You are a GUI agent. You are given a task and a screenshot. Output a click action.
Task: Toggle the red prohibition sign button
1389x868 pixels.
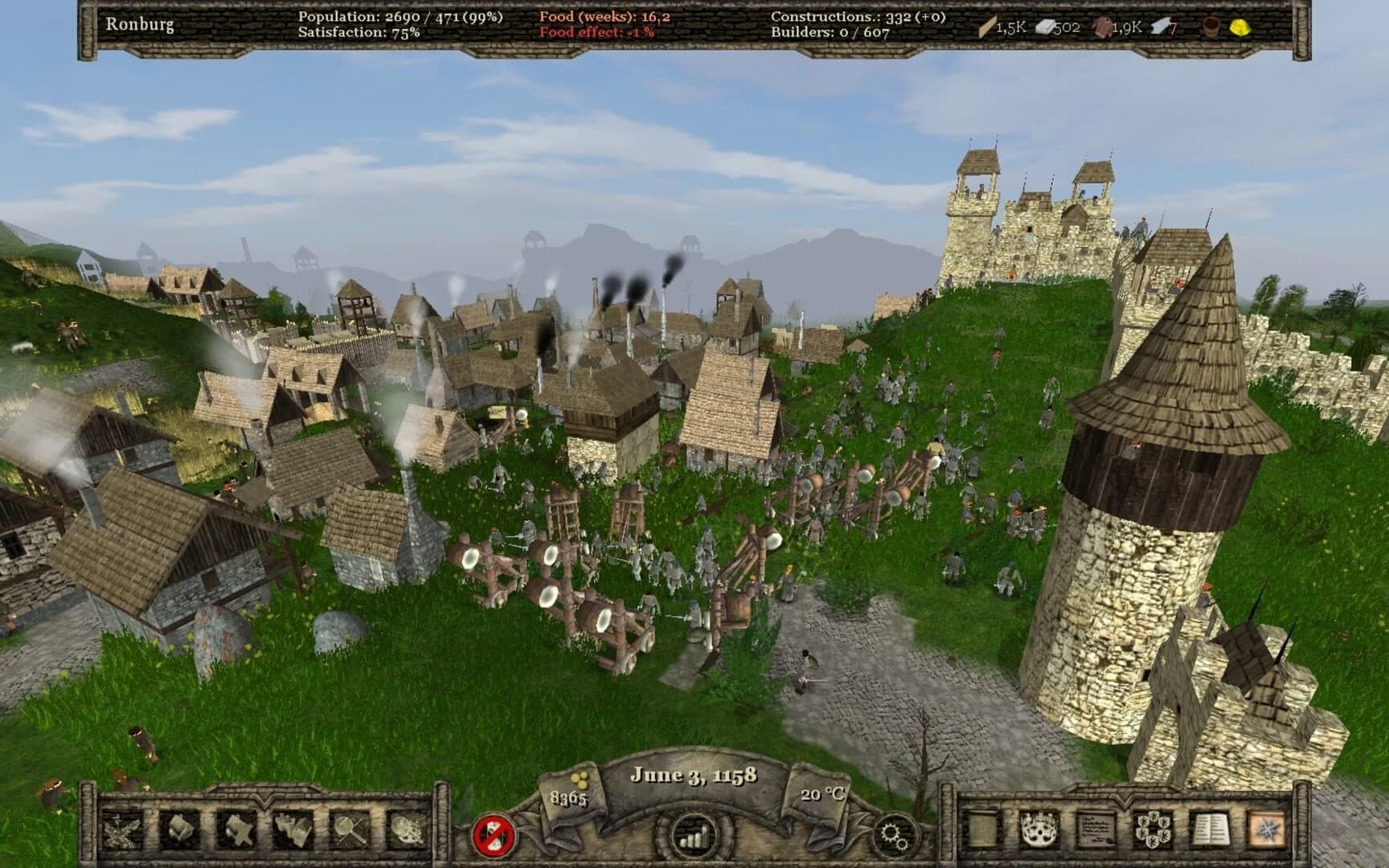click(494, 836)
